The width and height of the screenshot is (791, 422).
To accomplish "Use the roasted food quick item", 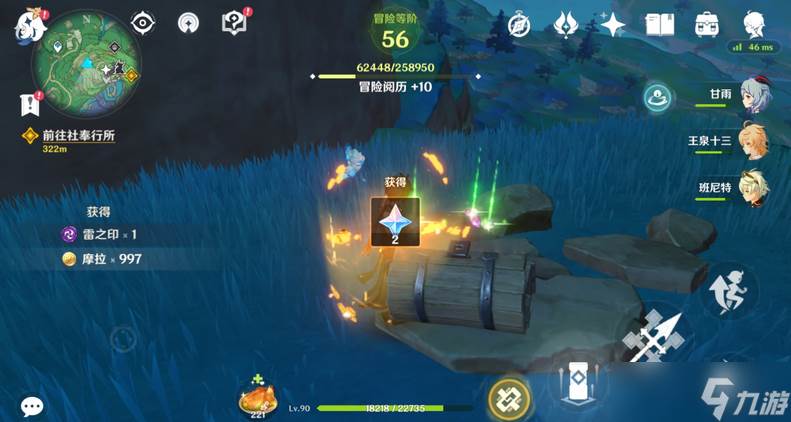I will tap(255, 400).
